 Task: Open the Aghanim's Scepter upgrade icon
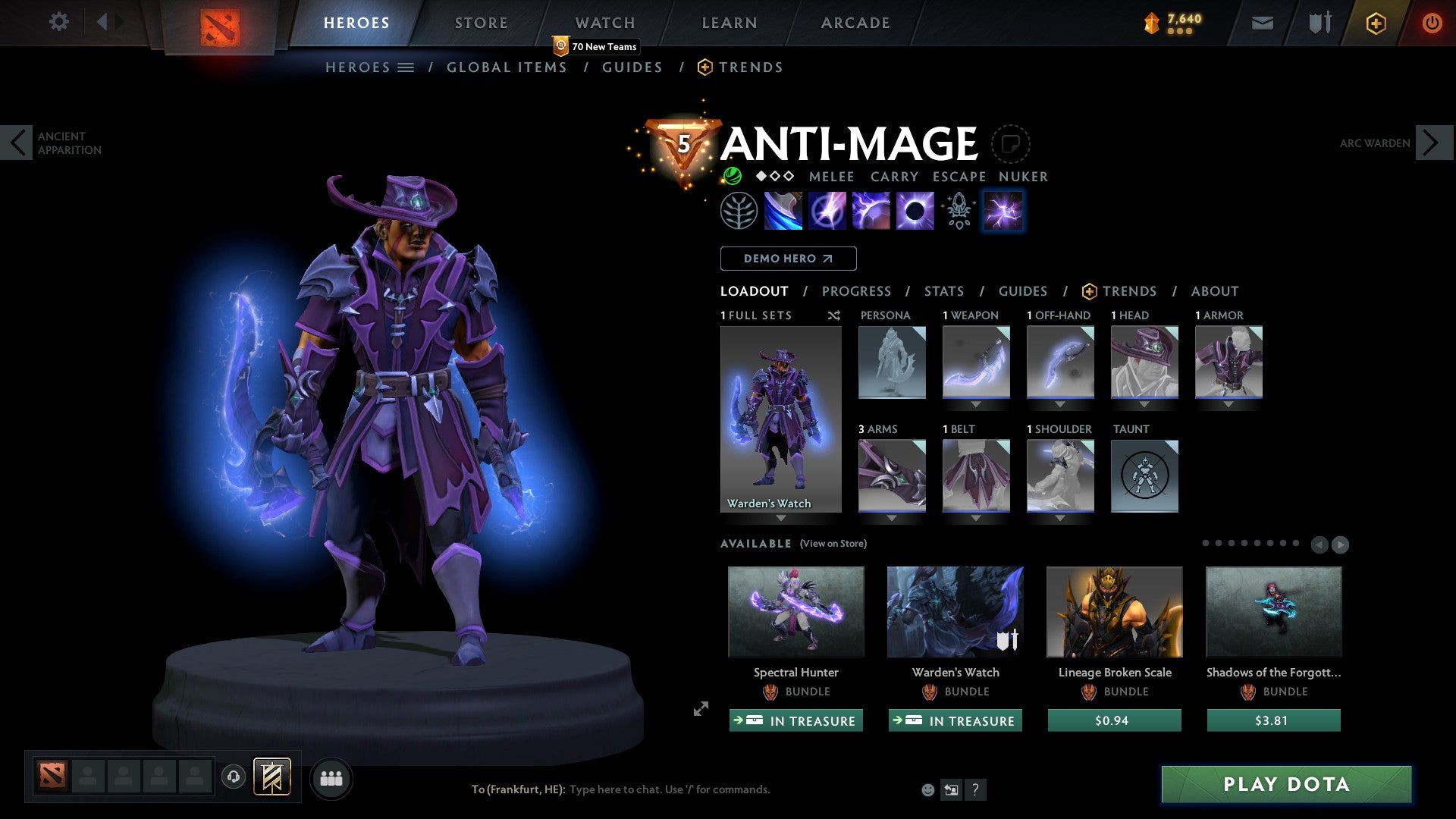coord(957,210)
